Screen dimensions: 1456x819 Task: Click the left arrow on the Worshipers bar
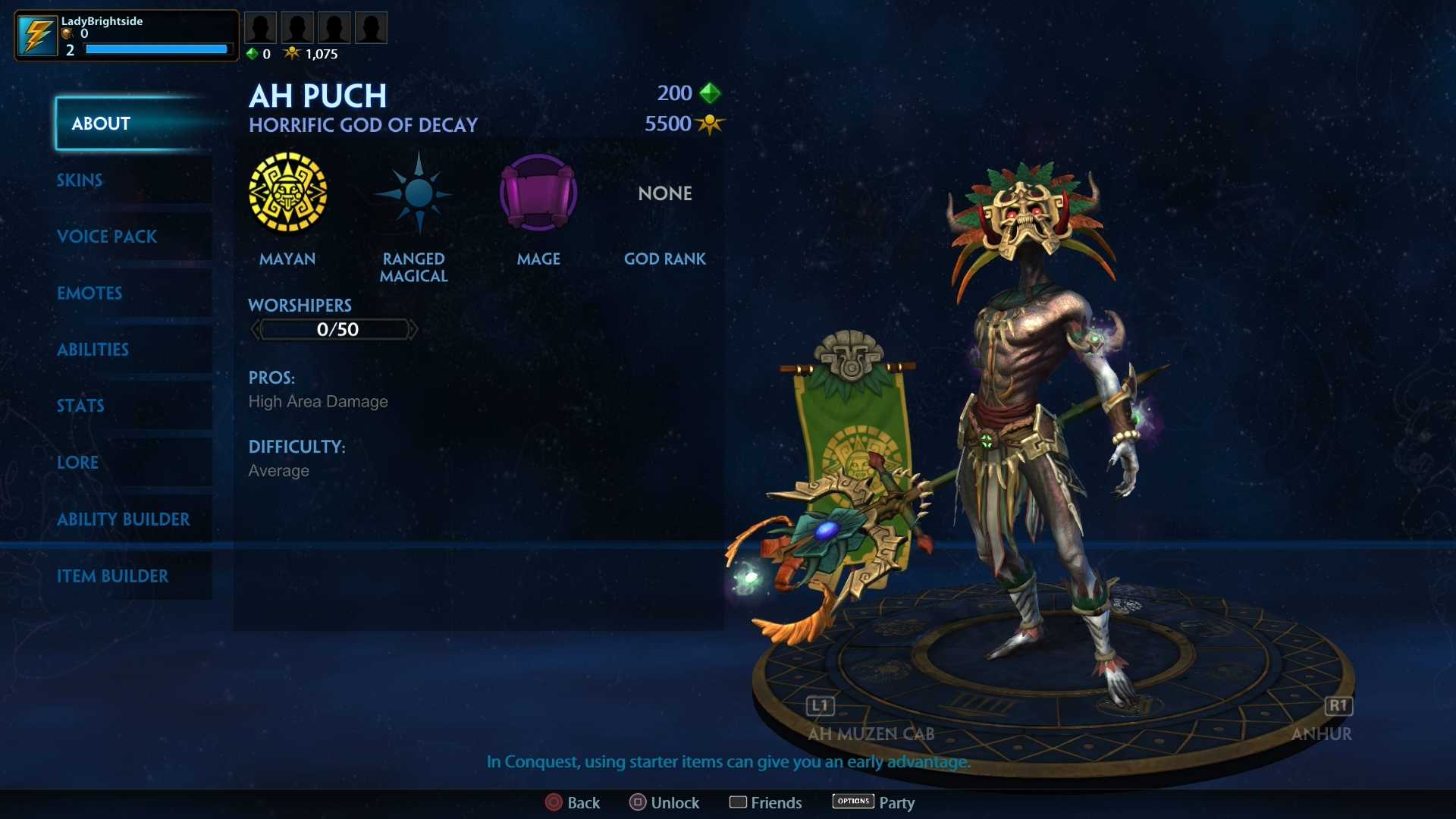tap(256, 328)
